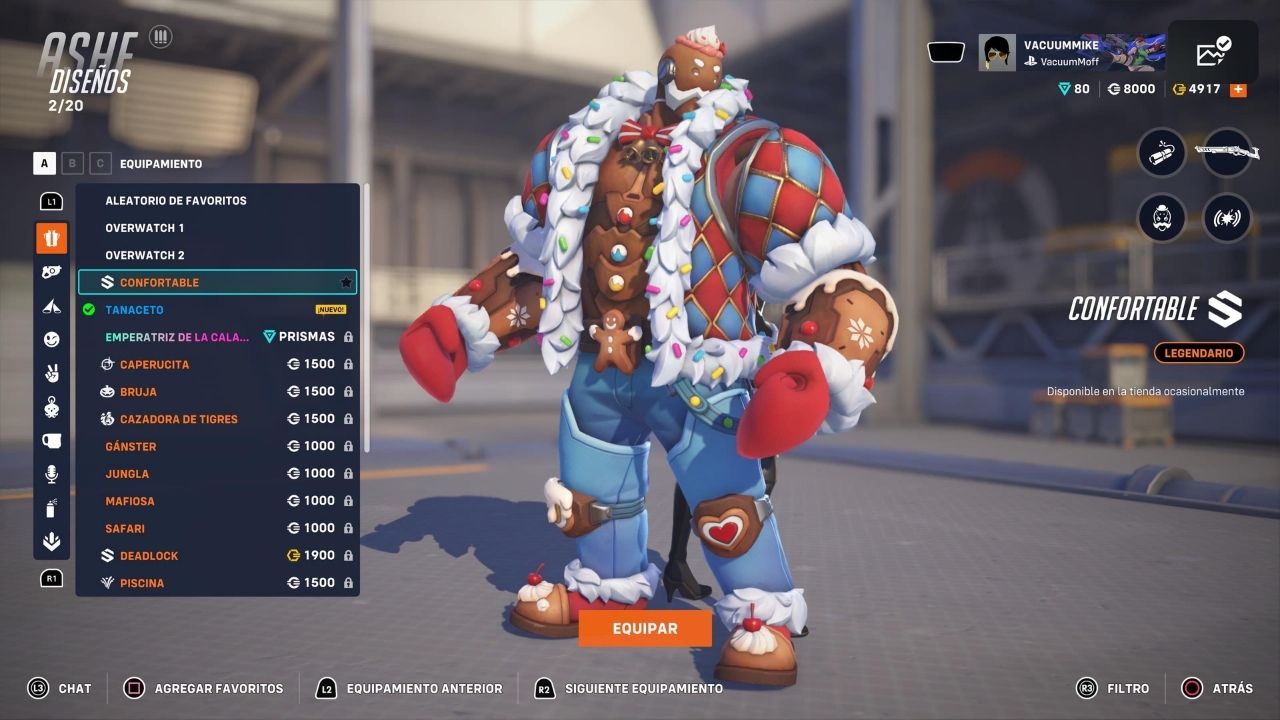This screenshot has height=720, width=1280.
Task: Open VacuumMike's player profile card
Action: (x=1070, y=52)
